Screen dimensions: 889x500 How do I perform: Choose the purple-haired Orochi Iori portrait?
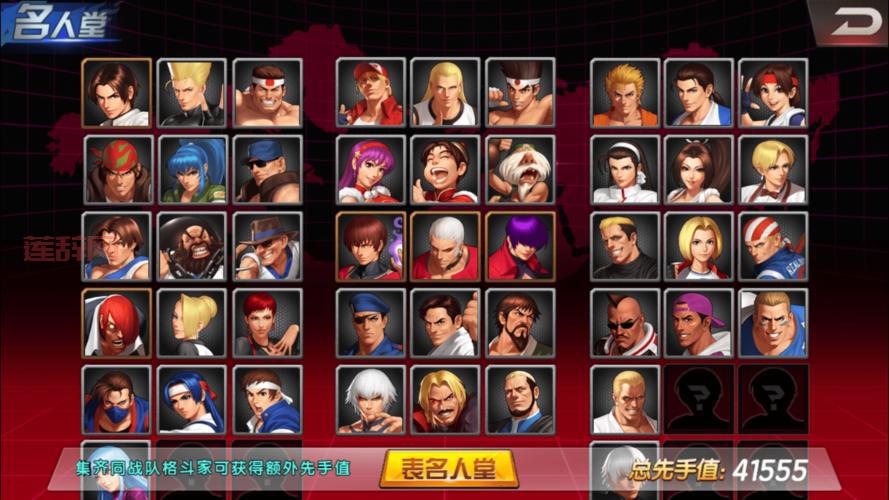(x=520, y=246)
